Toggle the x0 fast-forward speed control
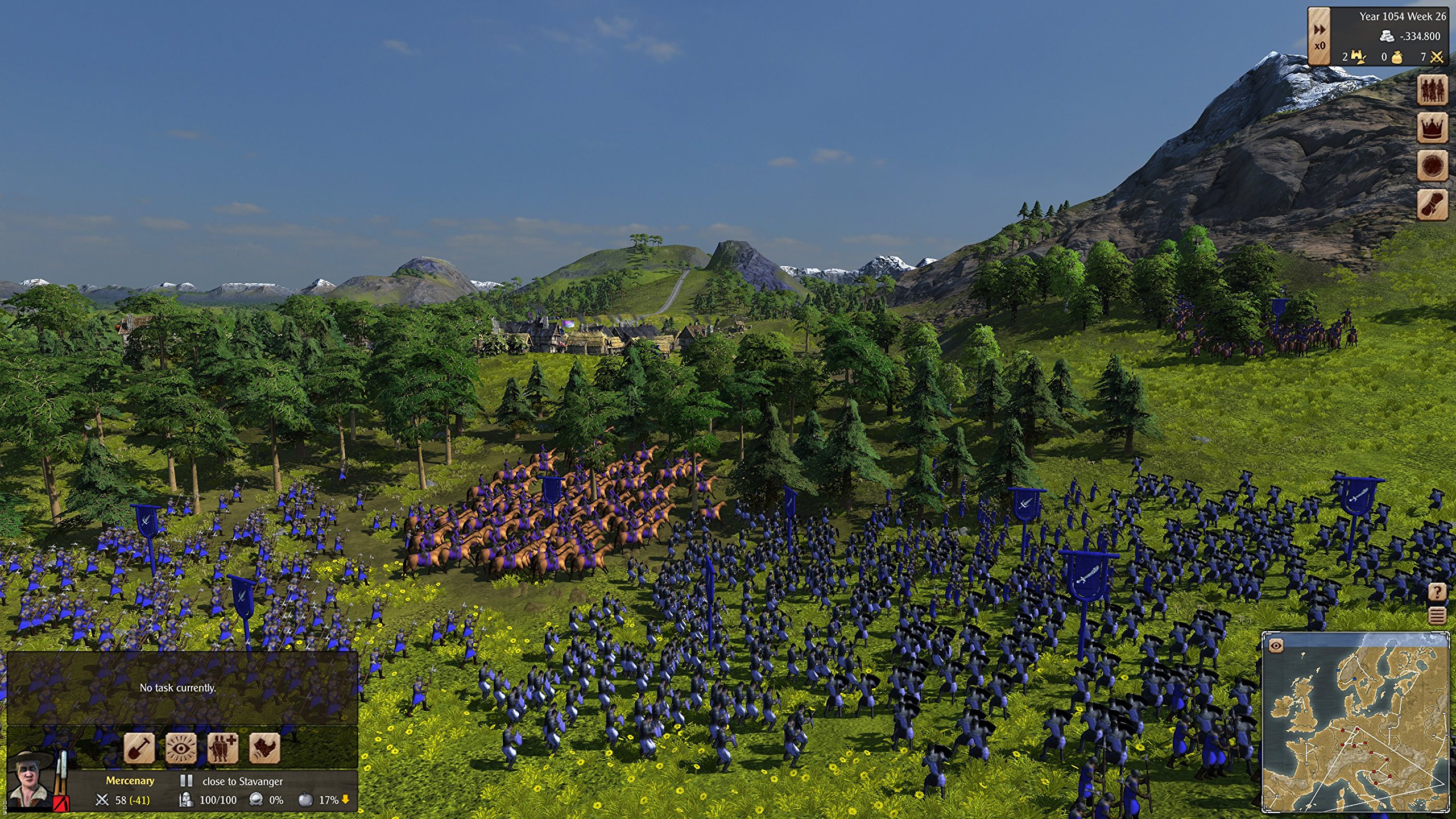 (x=1320, y=39)
